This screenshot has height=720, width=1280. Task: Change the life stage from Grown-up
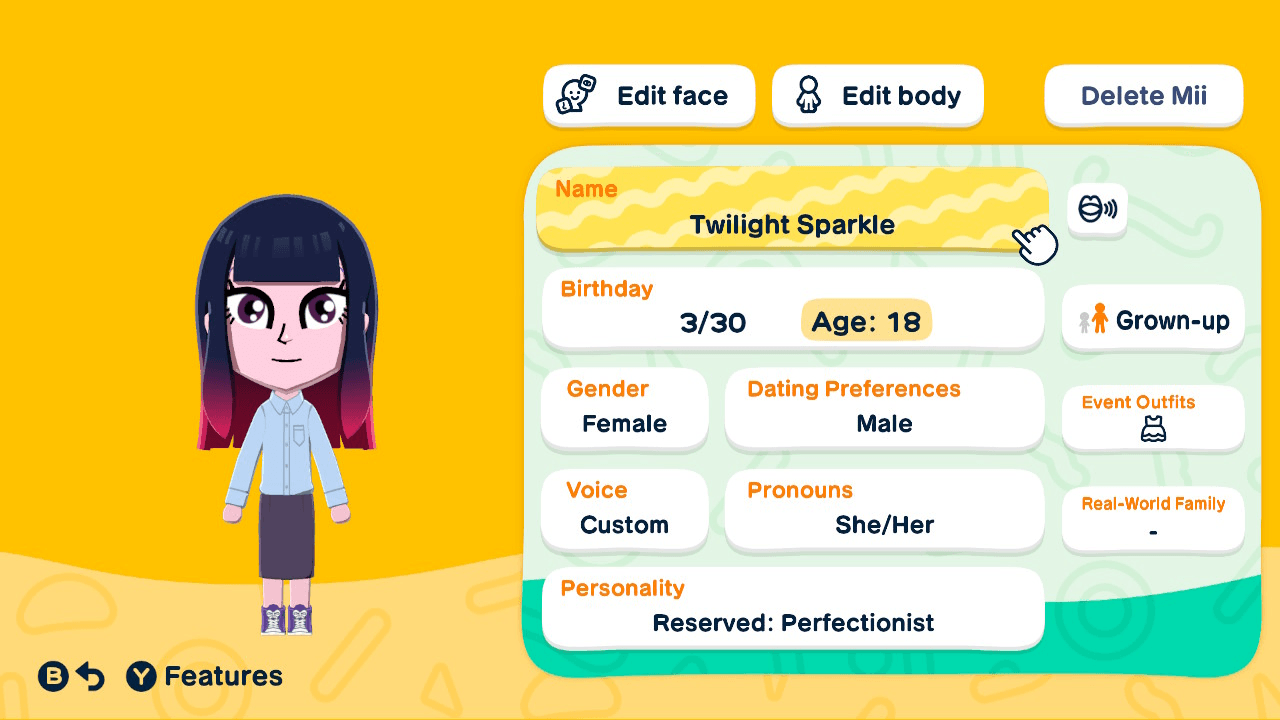[x=1152, y=319]
